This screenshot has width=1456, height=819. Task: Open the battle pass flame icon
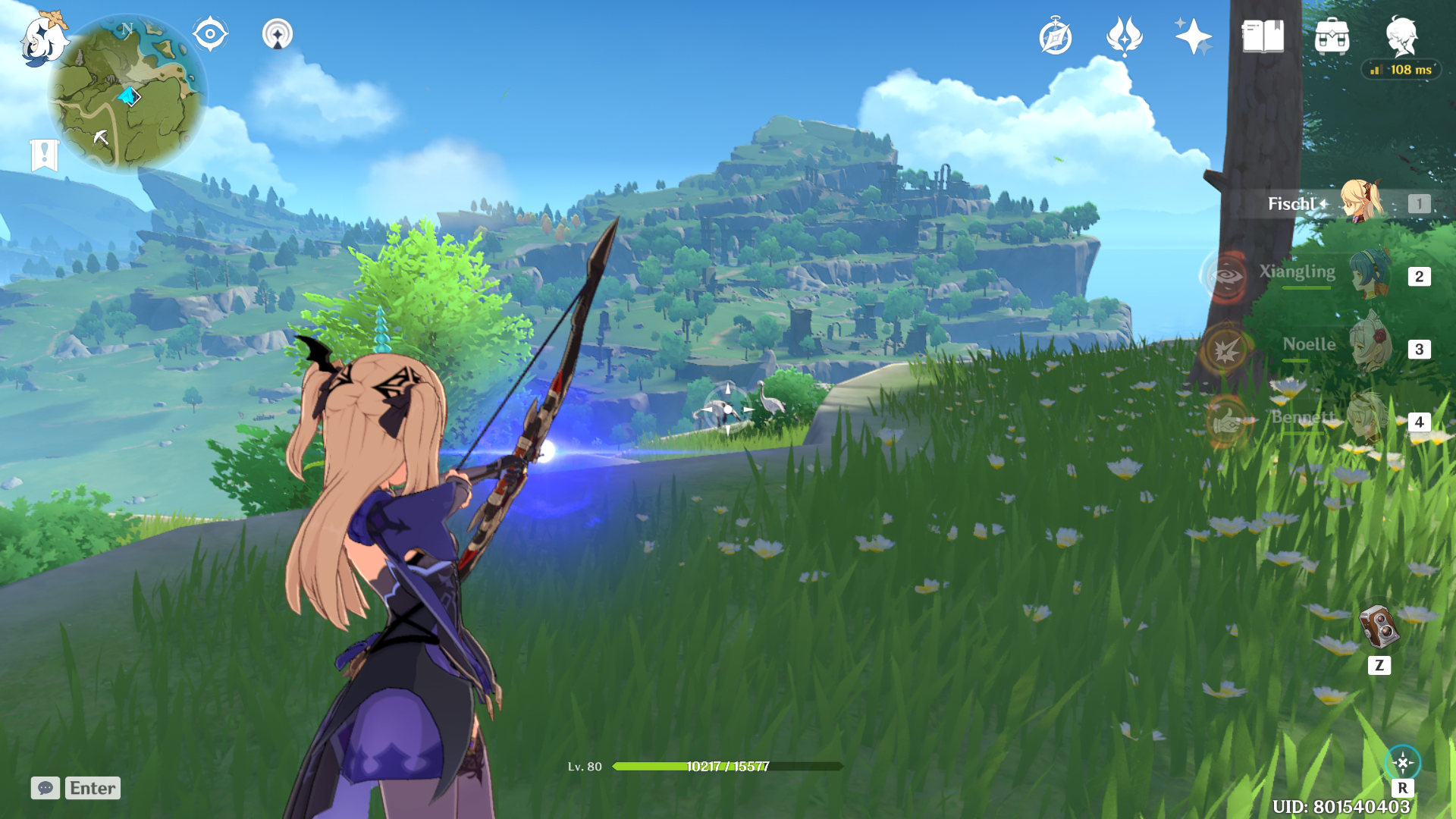click(x=1124, y=36)
